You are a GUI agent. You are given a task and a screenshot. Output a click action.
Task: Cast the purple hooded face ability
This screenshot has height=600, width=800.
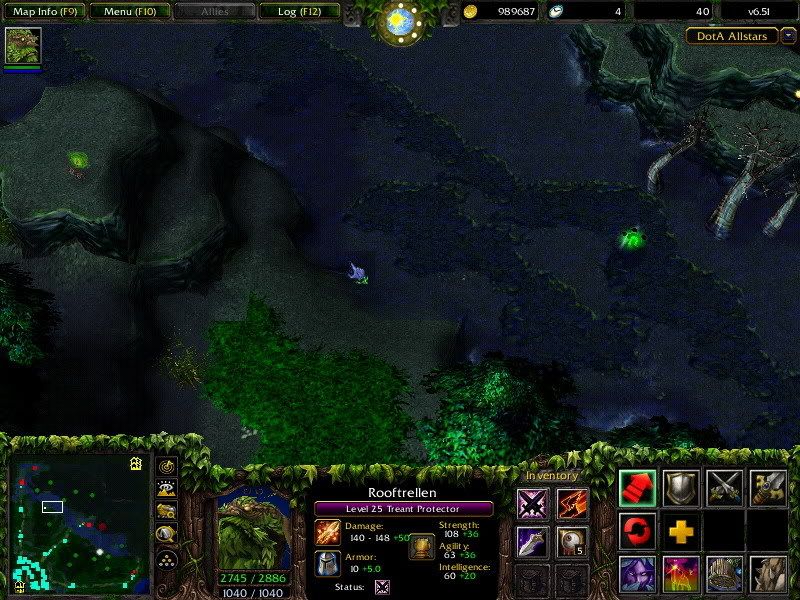637,574
